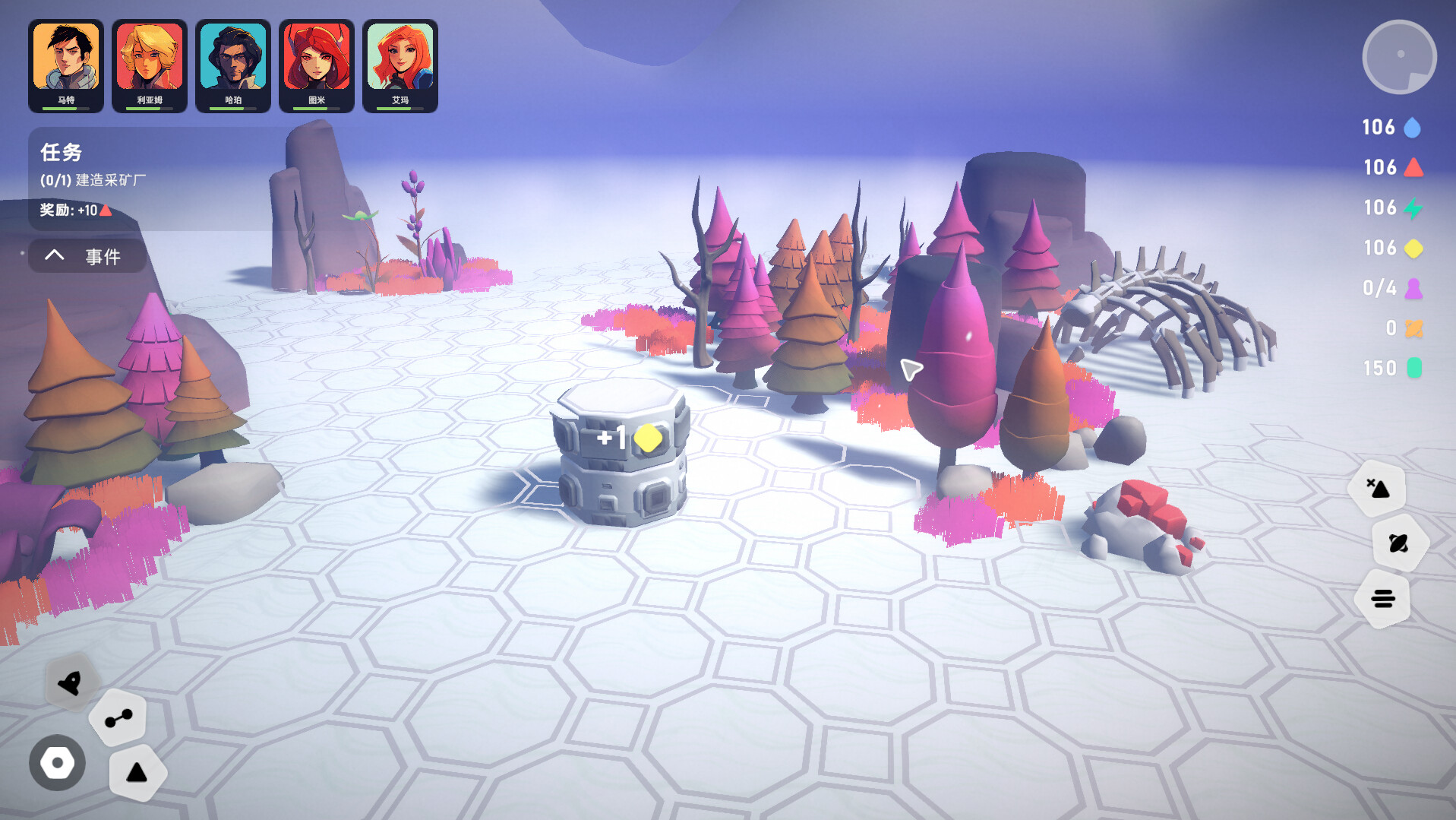Select 哈珀's character portrait
Viewport: 1456px width, 820px height.
pos(233,57)
